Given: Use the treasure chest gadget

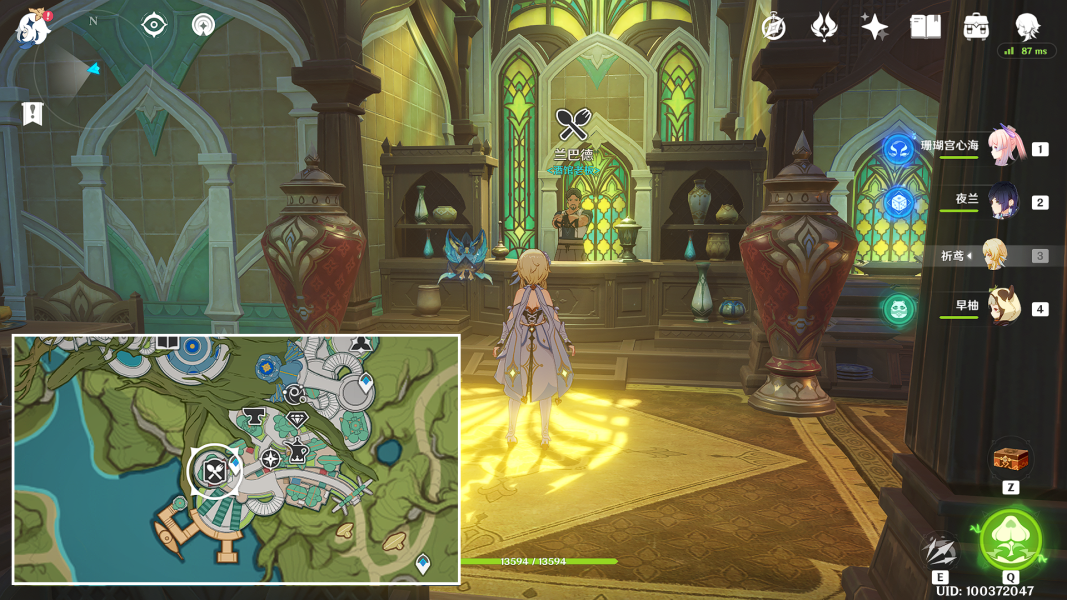Looking at the screenshot, I should click(x=1011, y=459).
